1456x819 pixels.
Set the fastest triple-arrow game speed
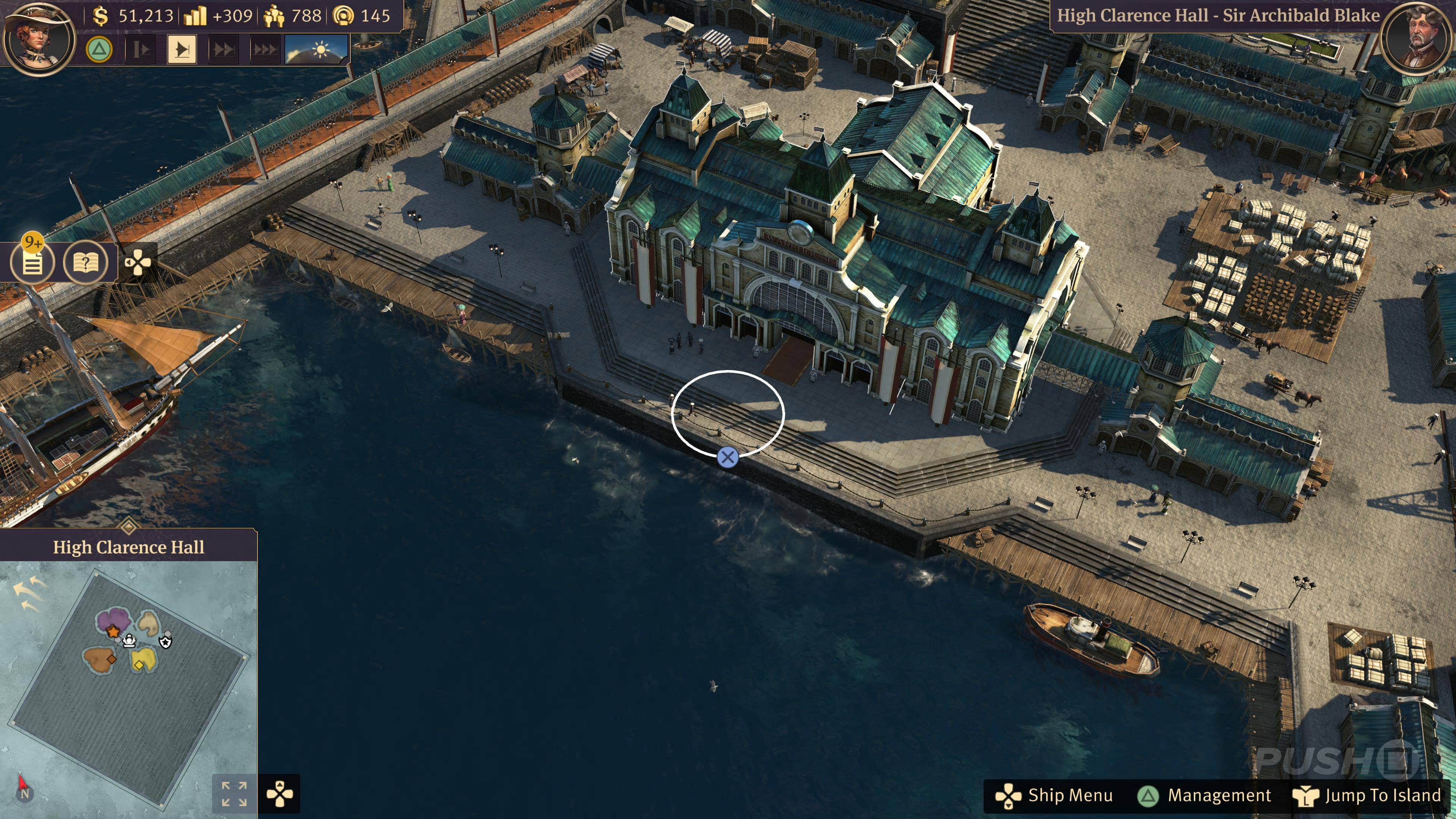pyautogui.click(x=264, y=50)
